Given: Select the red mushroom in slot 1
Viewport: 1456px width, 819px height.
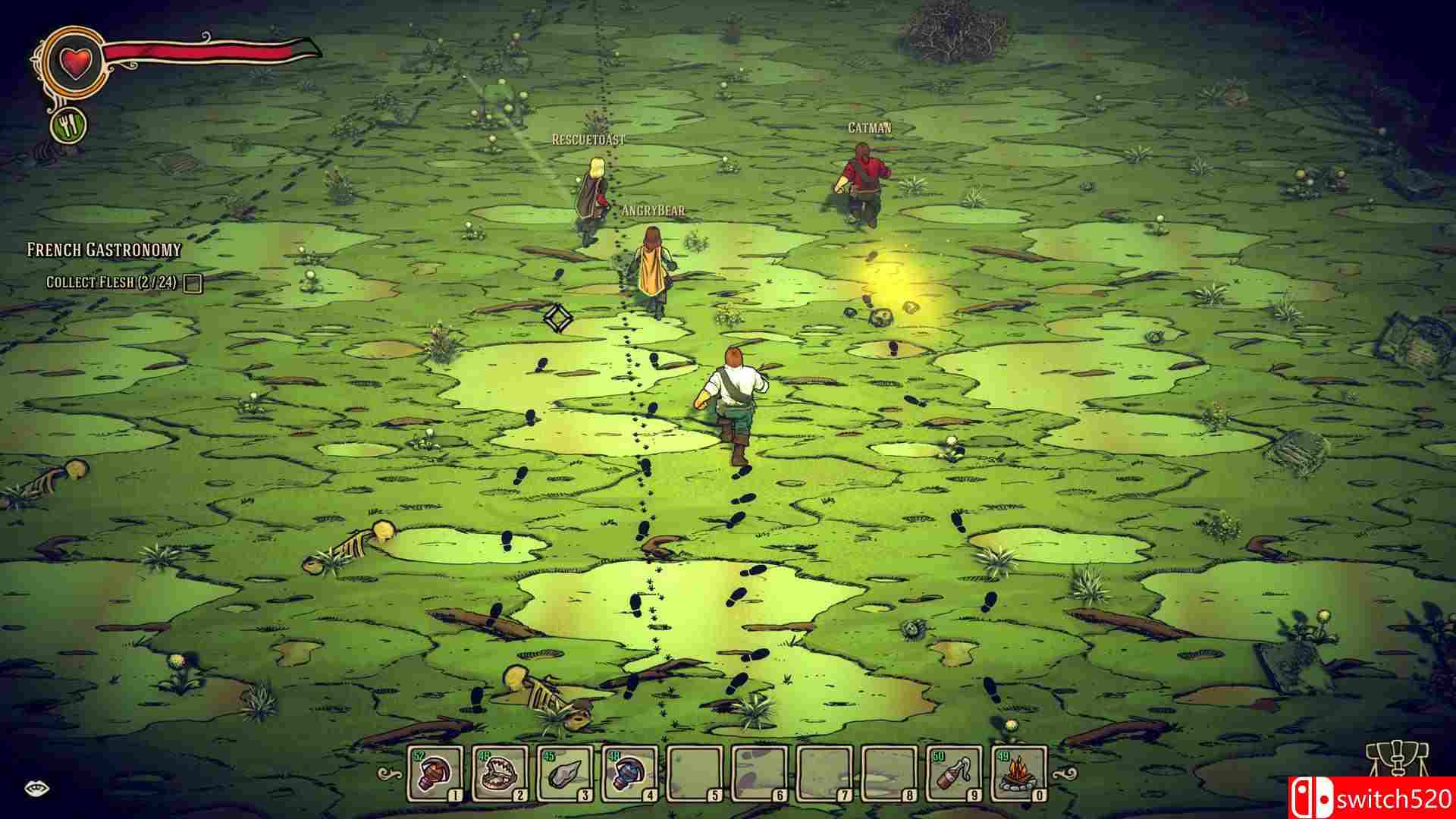Looking at the screenshot, I should tap(435, 774).
